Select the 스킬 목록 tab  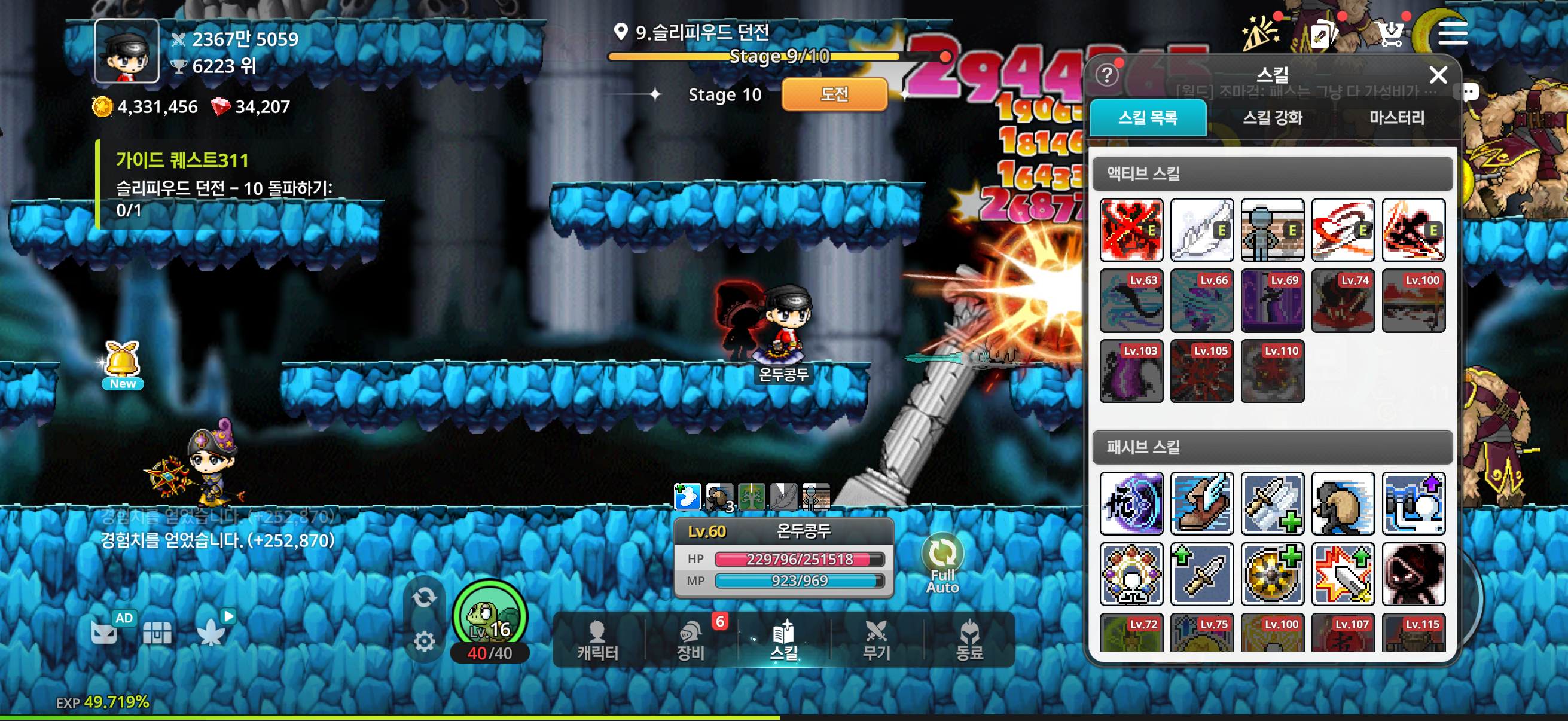tap(1148, 117)
